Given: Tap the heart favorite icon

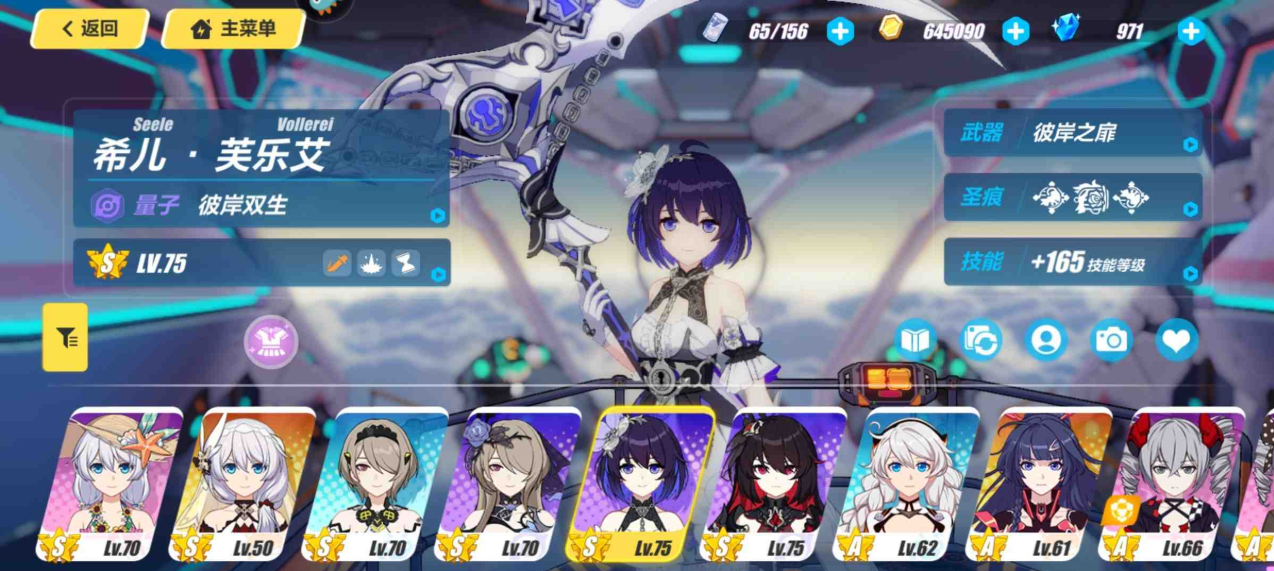Looking at the screenshot, I should coord(1177,340).
